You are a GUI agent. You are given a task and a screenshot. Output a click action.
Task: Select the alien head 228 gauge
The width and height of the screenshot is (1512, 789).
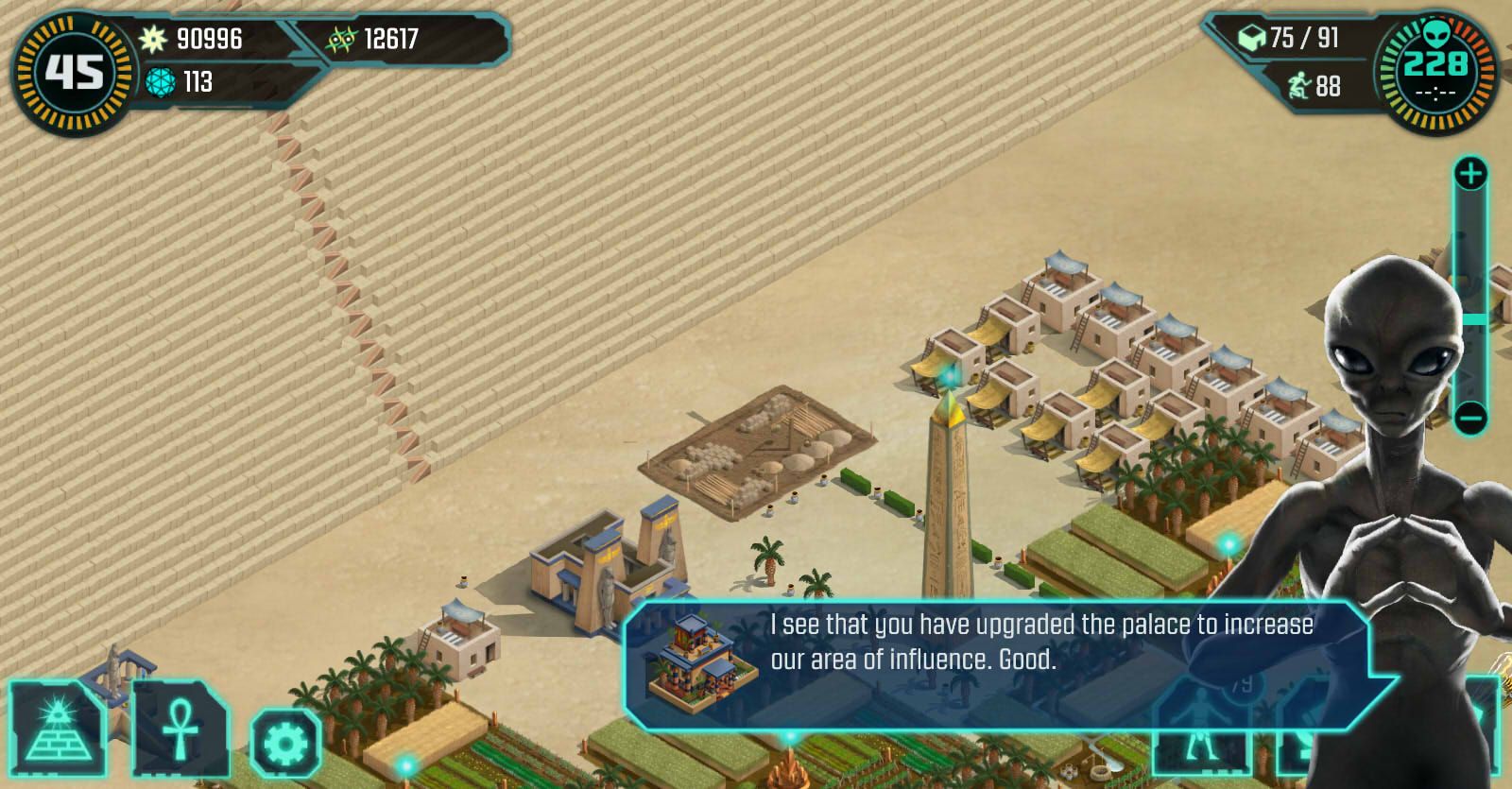point(1435,73)
